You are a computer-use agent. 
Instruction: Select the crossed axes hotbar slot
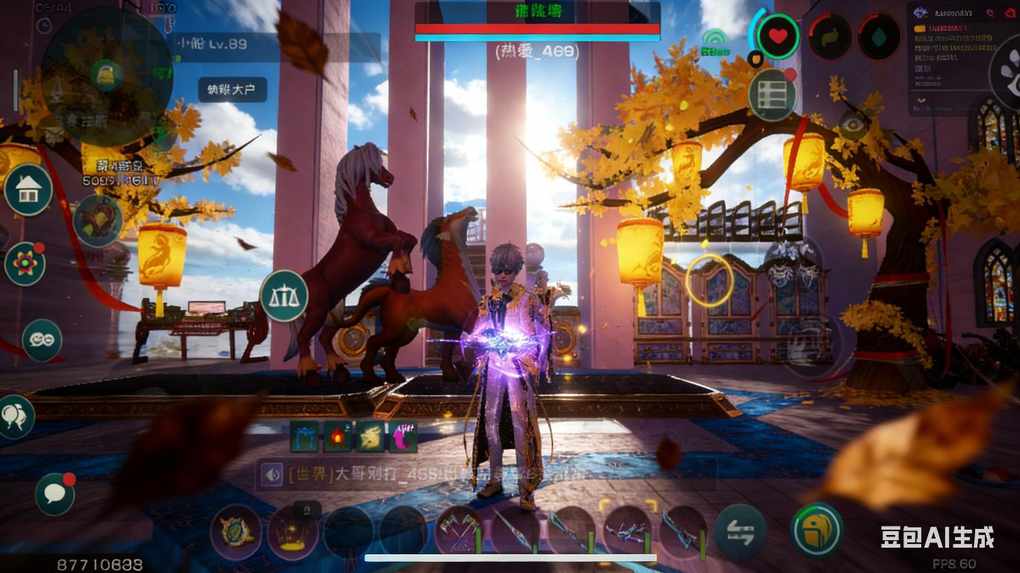tap(458, 530)
